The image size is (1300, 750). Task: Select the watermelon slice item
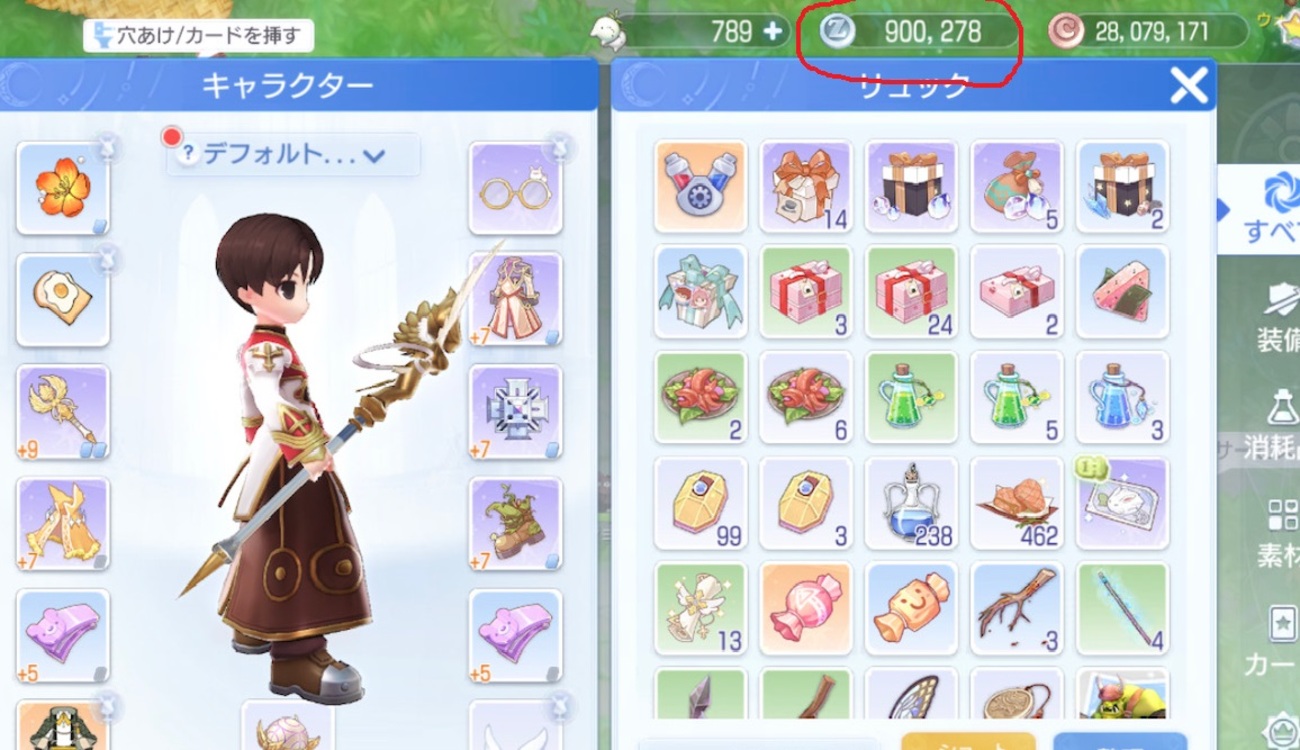click(1122, 292)
